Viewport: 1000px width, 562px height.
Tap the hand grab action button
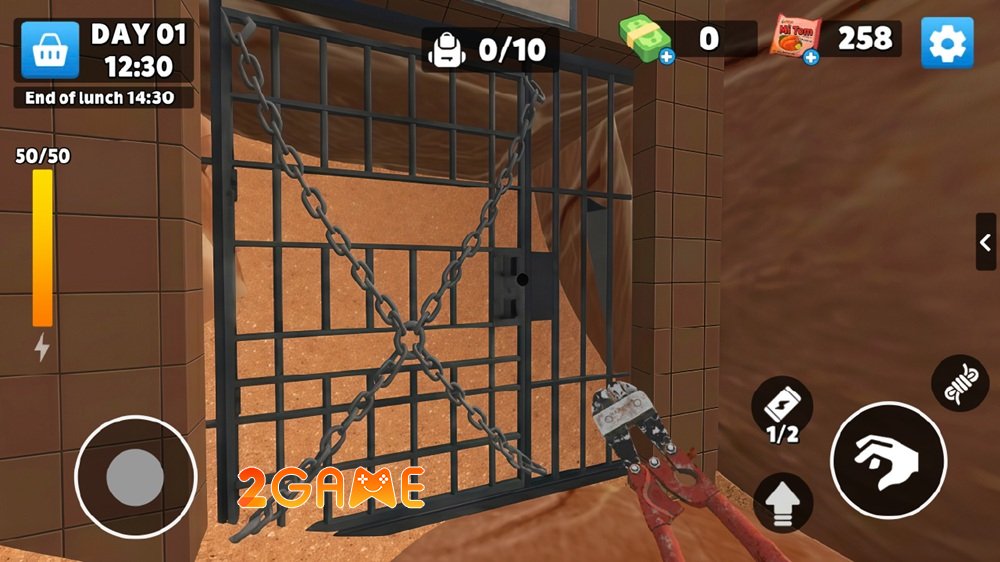click(x=888, y=460)
